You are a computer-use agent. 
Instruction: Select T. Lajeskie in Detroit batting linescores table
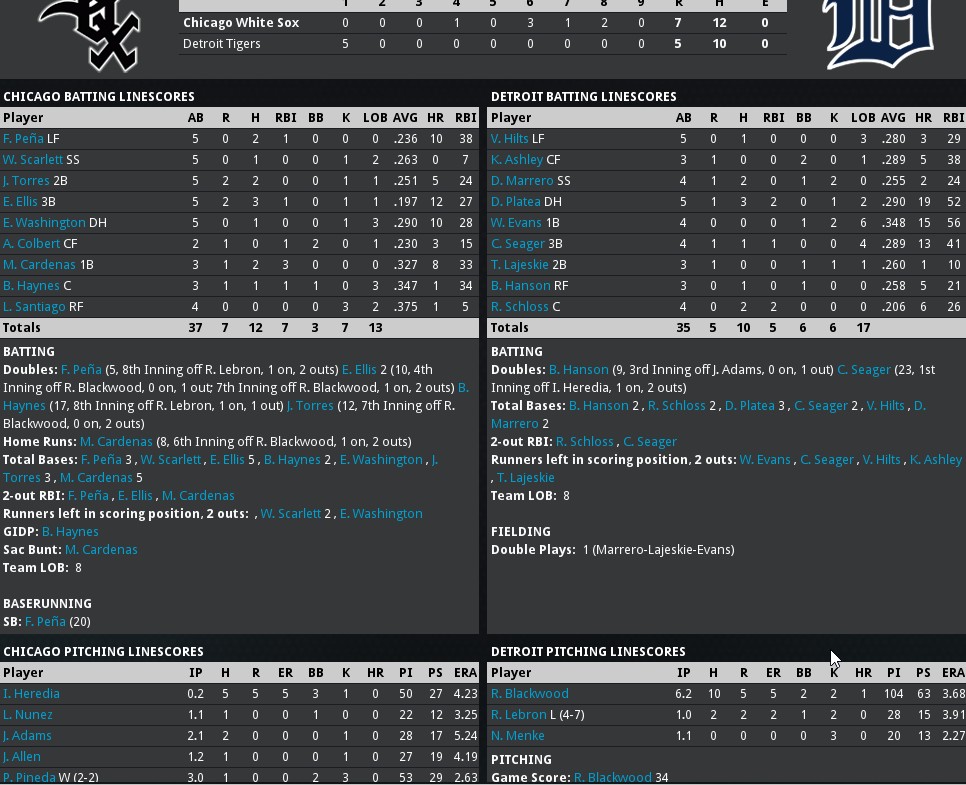click(x=521, y=264)
